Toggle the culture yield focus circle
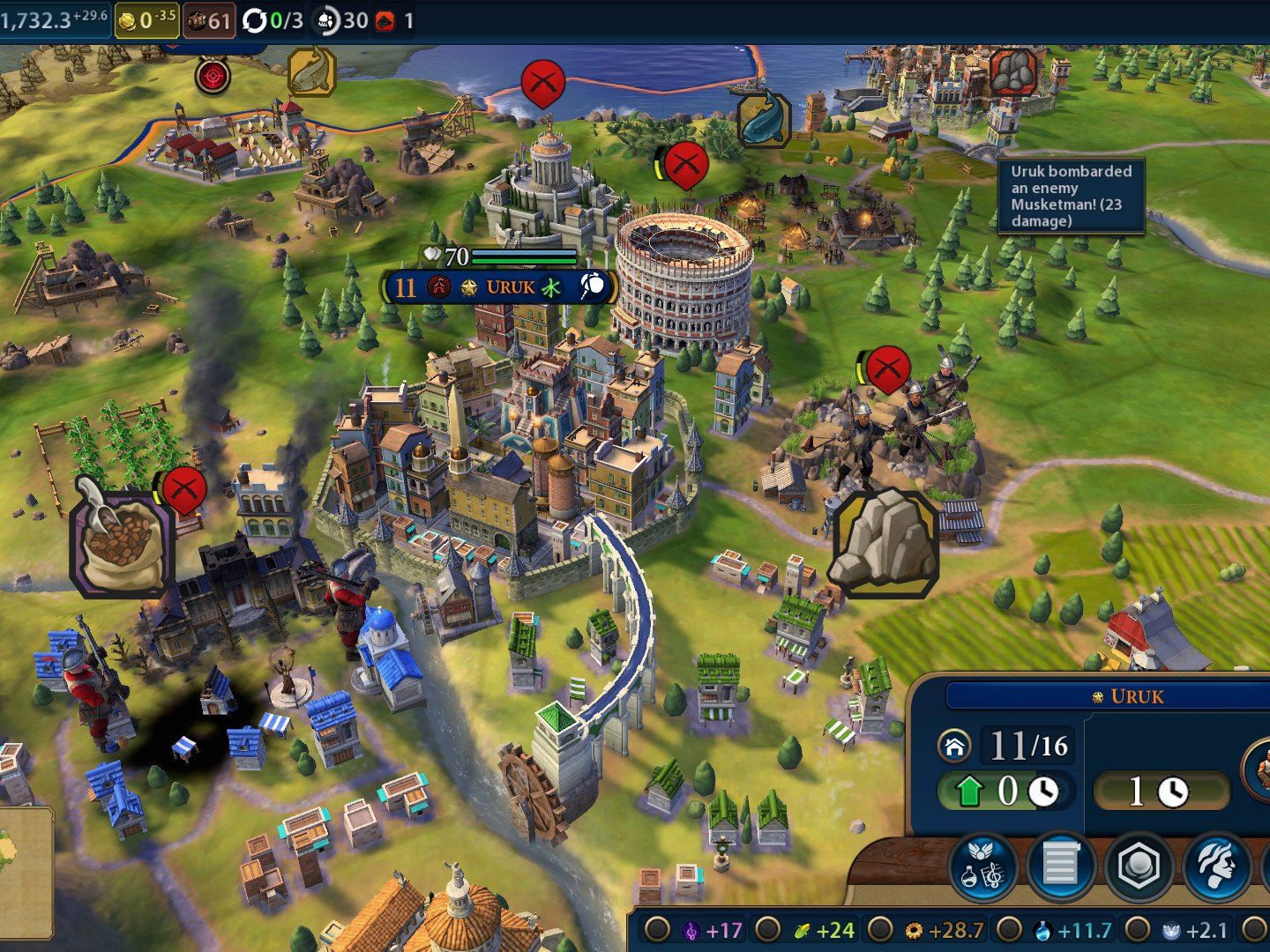The height and width of the screenshot is (952, 1270). click(x=656, y=929)
